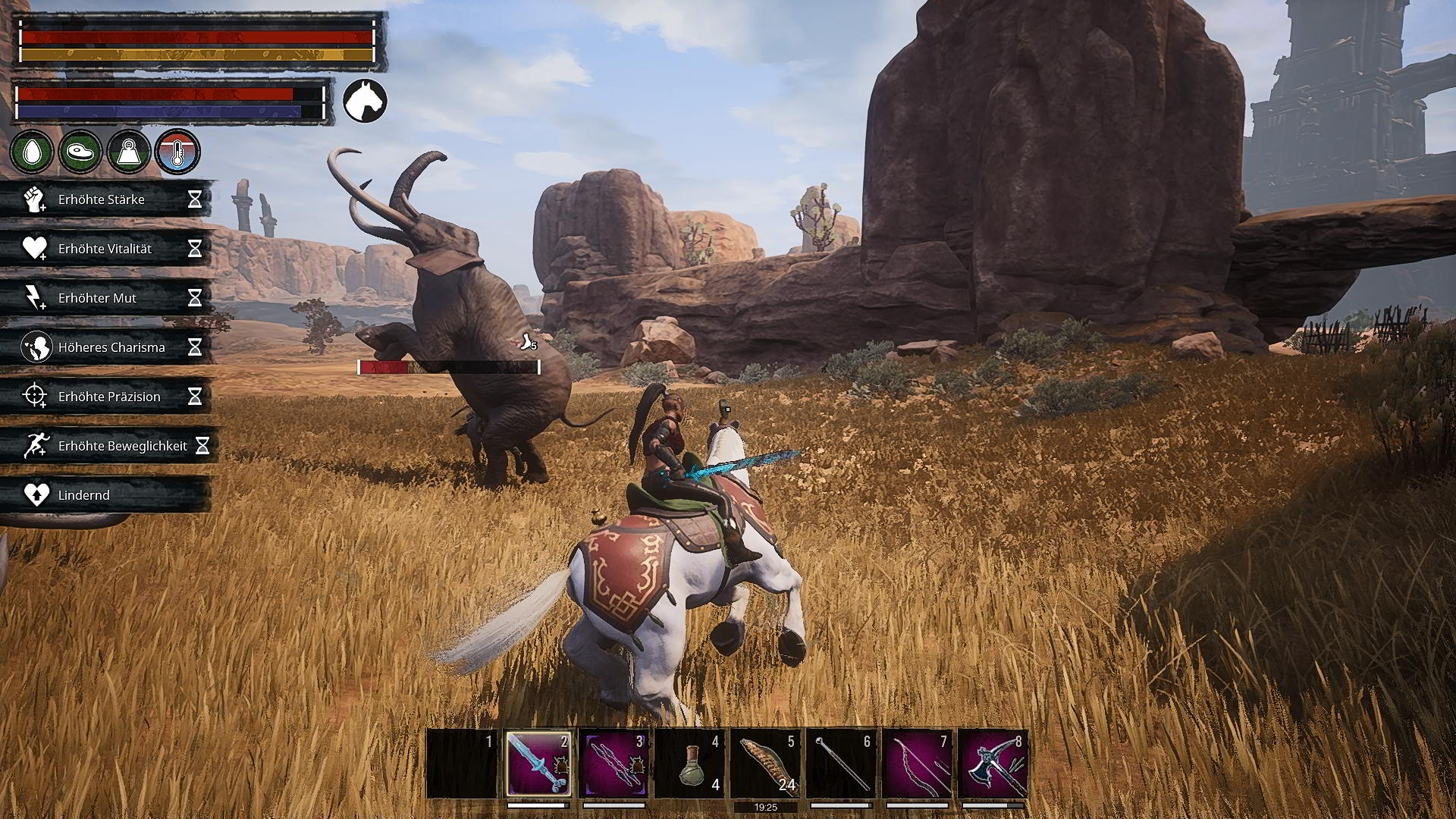Select the throwing axe in slot 8
This screenshot has width=1456, height=819.
pos(993,763)
